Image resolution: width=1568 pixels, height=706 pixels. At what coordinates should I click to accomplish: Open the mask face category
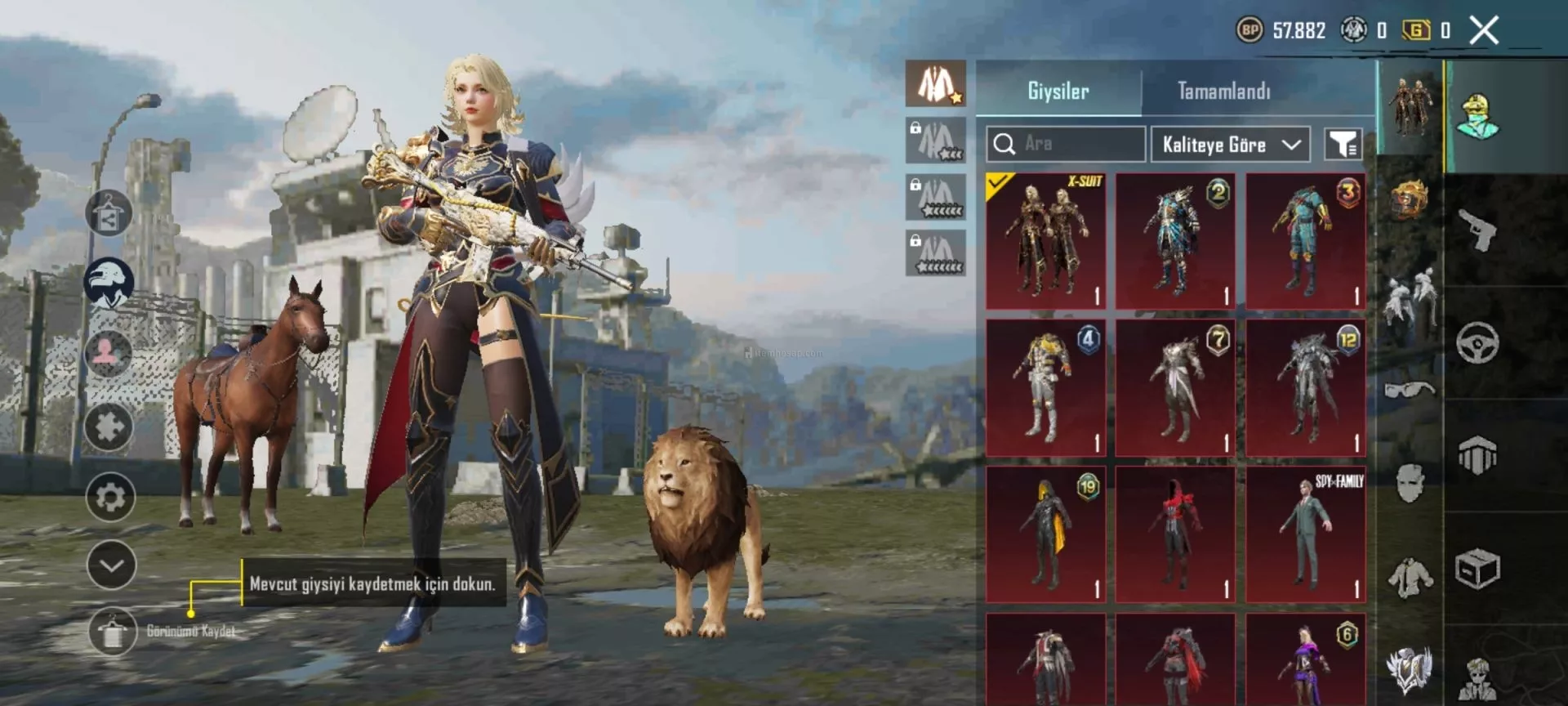click(1410, 483)
